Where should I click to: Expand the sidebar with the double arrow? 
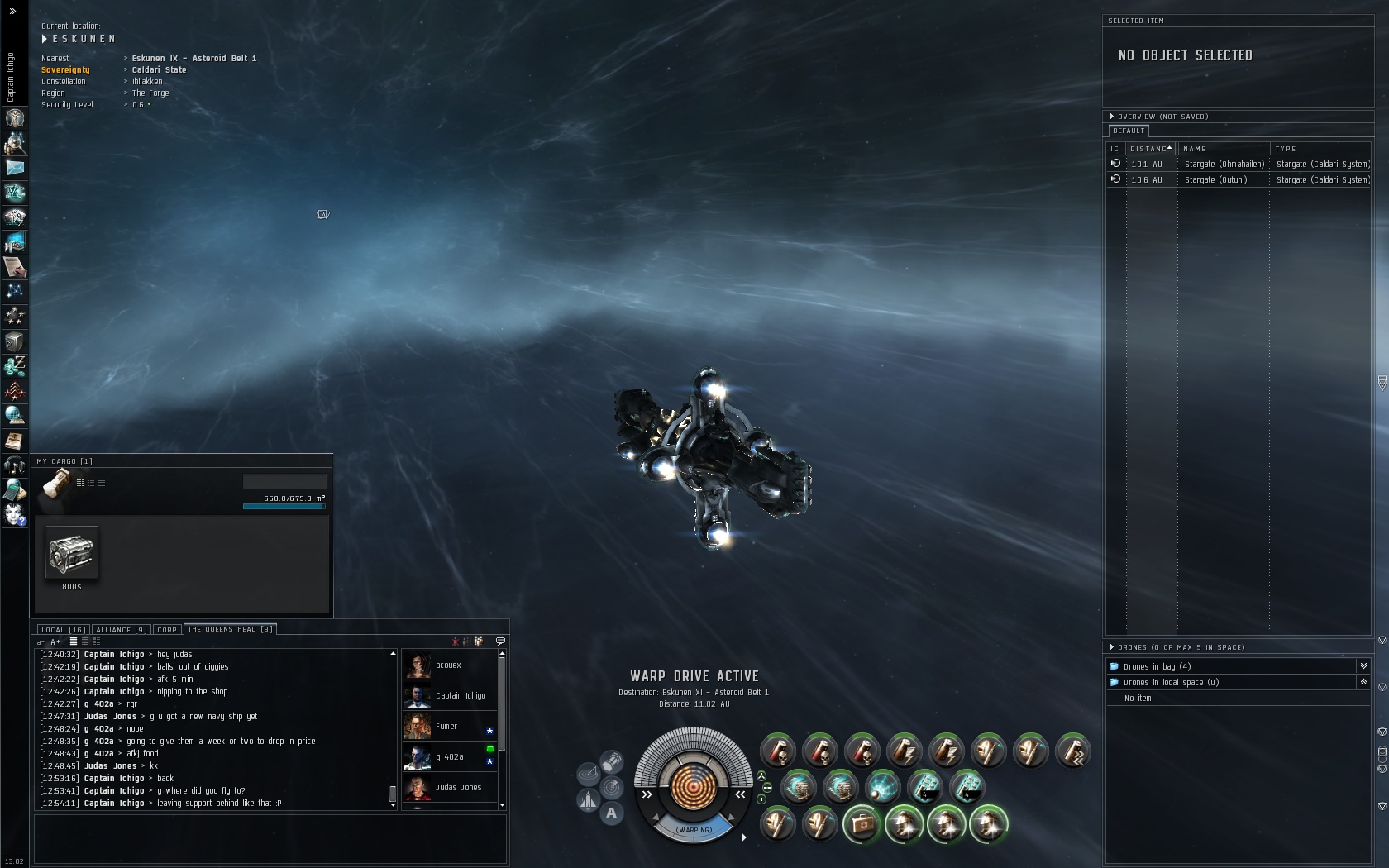coord(12,12)
